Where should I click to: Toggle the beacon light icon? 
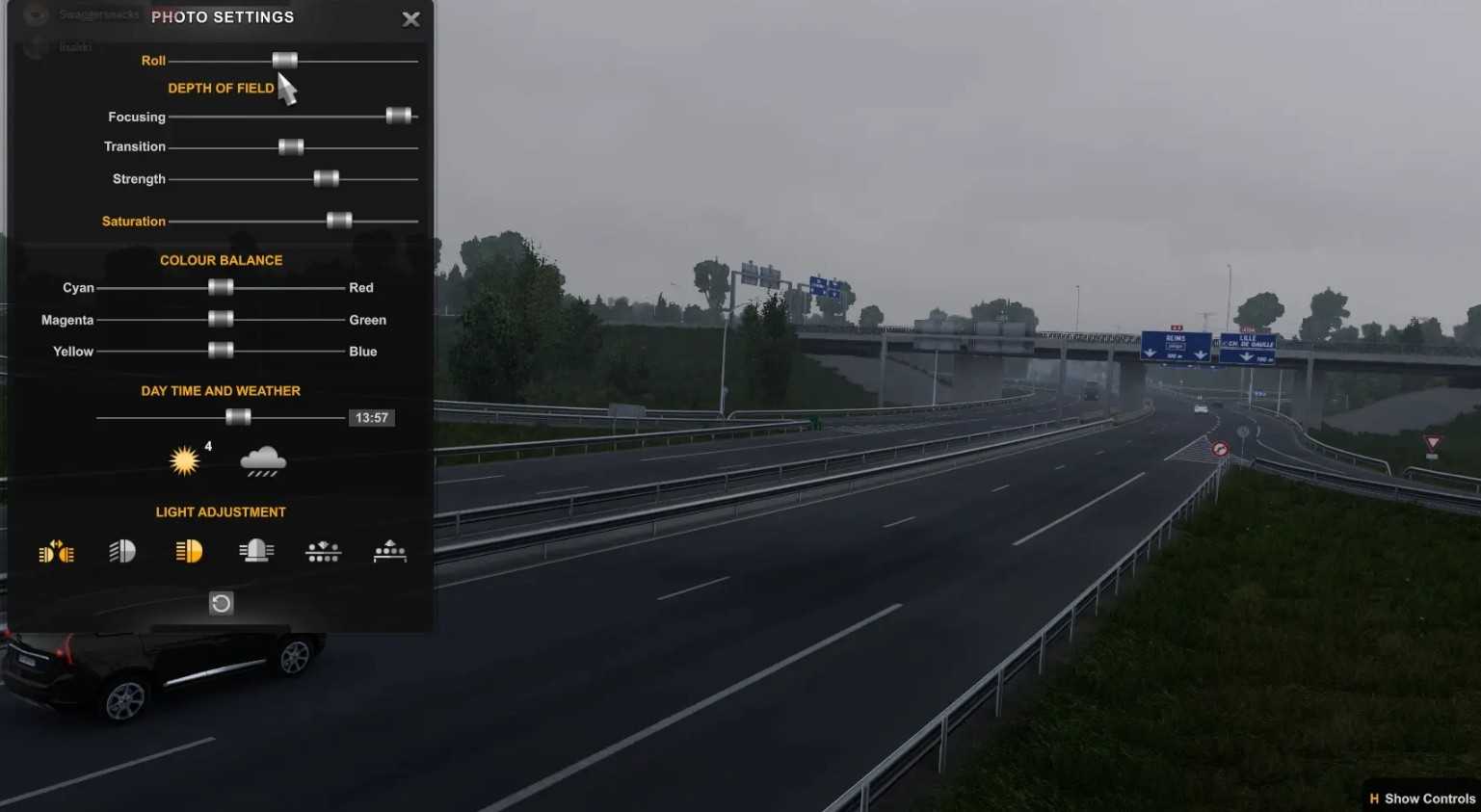pyautogui.click(x=256, y=551)
